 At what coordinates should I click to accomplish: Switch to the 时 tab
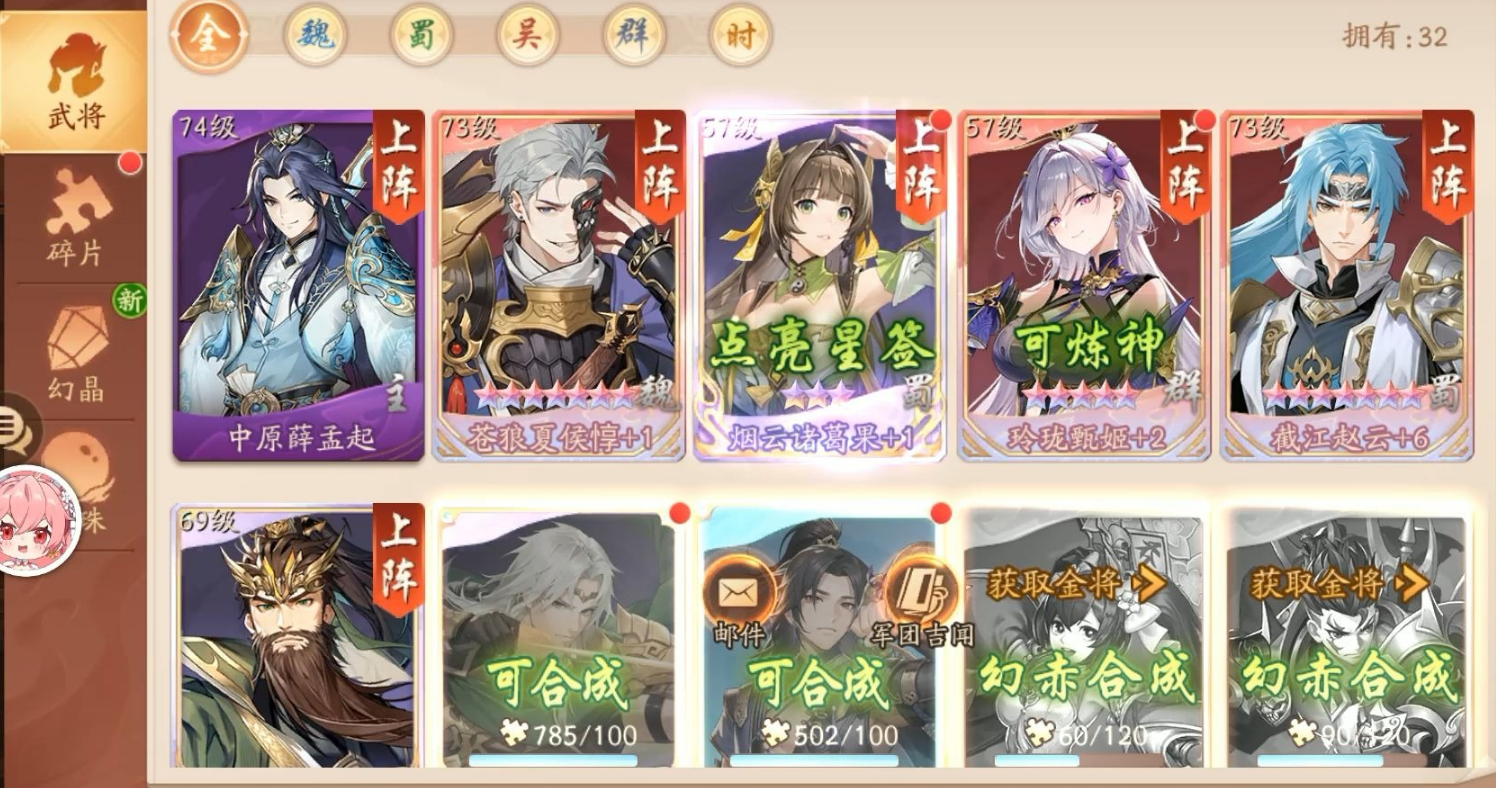pyautogui.click(x=739, y=35)
